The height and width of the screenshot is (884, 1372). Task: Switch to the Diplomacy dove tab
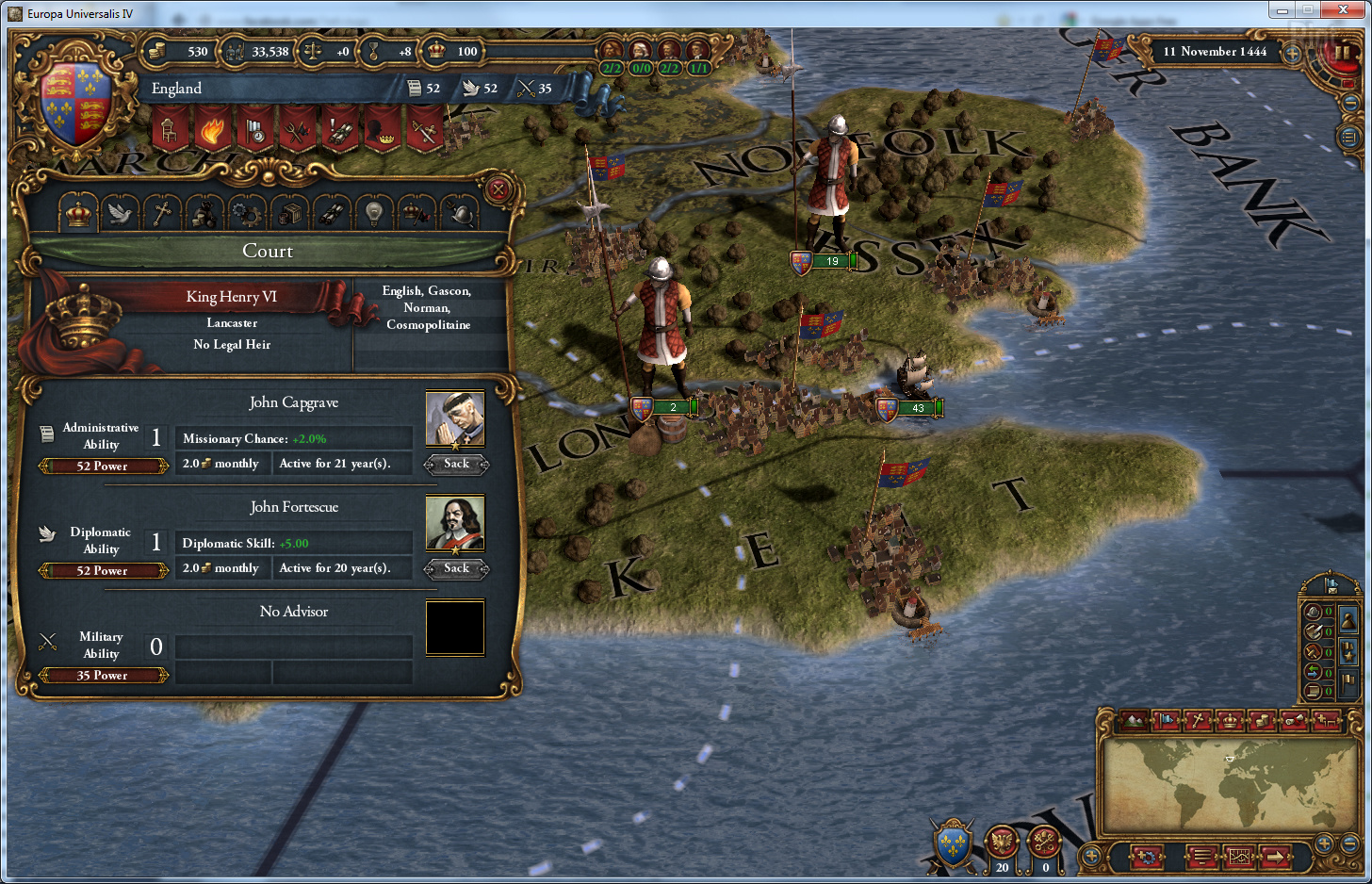click(x=120, y=215)
